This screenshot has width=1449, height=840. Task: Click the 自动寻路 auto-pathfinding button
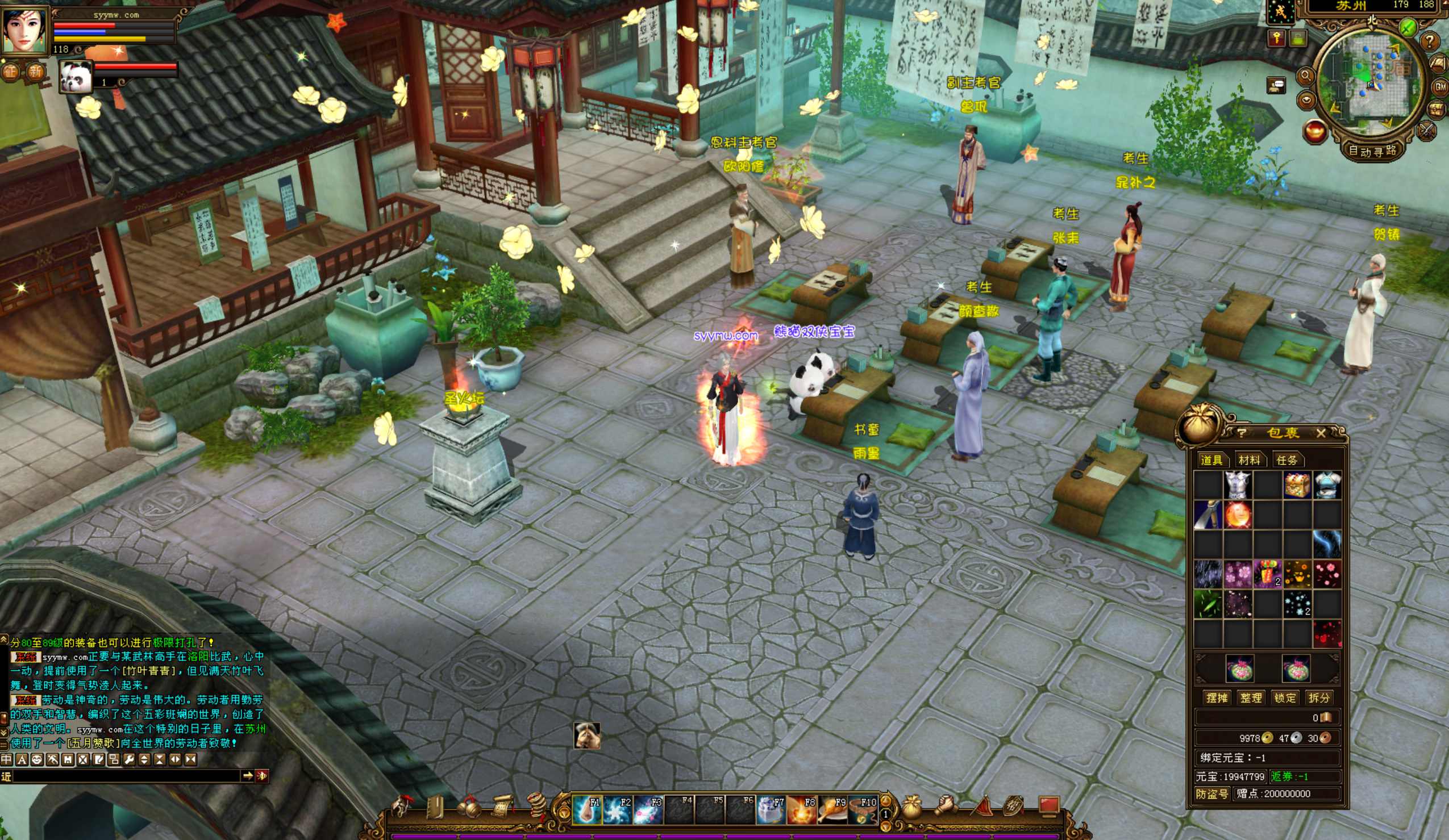[1372, 151]
